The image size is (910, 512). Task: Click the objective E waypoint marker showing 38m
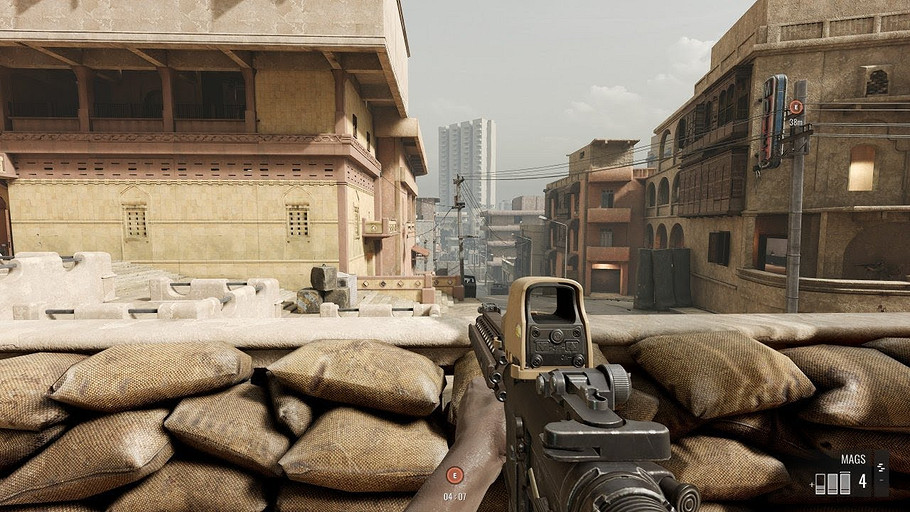[x=796, y=107]
